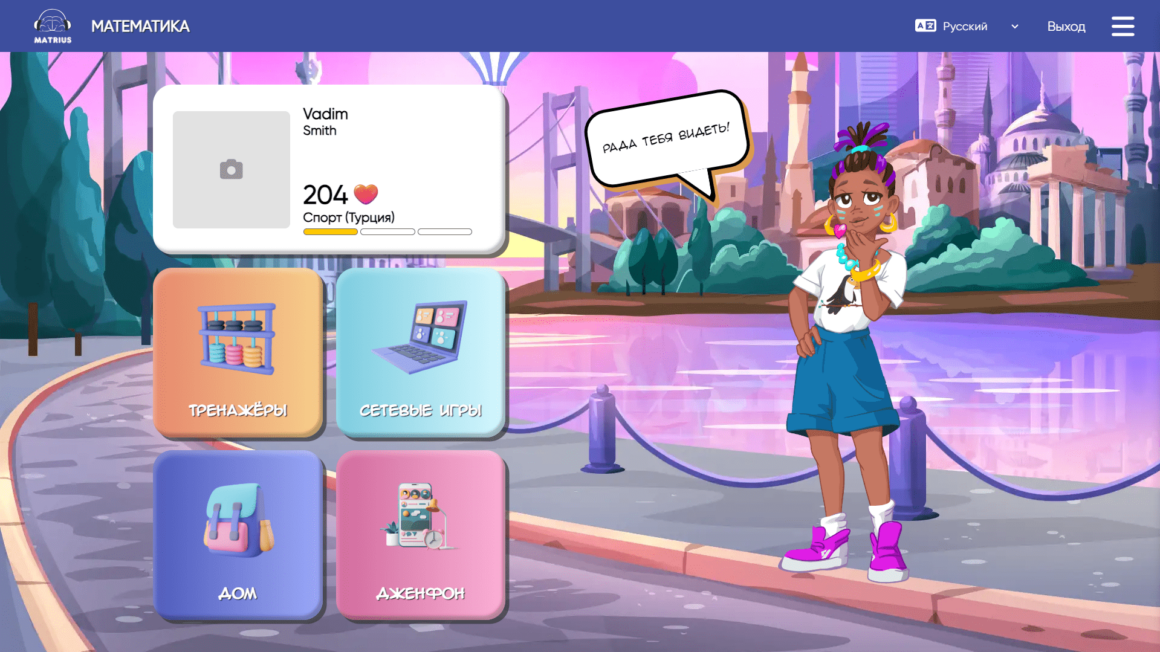This screenshot has width=1160, height=652.
Task: Upload a profile photo via camera placeholder
Action: pyautogui.click(x=231, y=170)
